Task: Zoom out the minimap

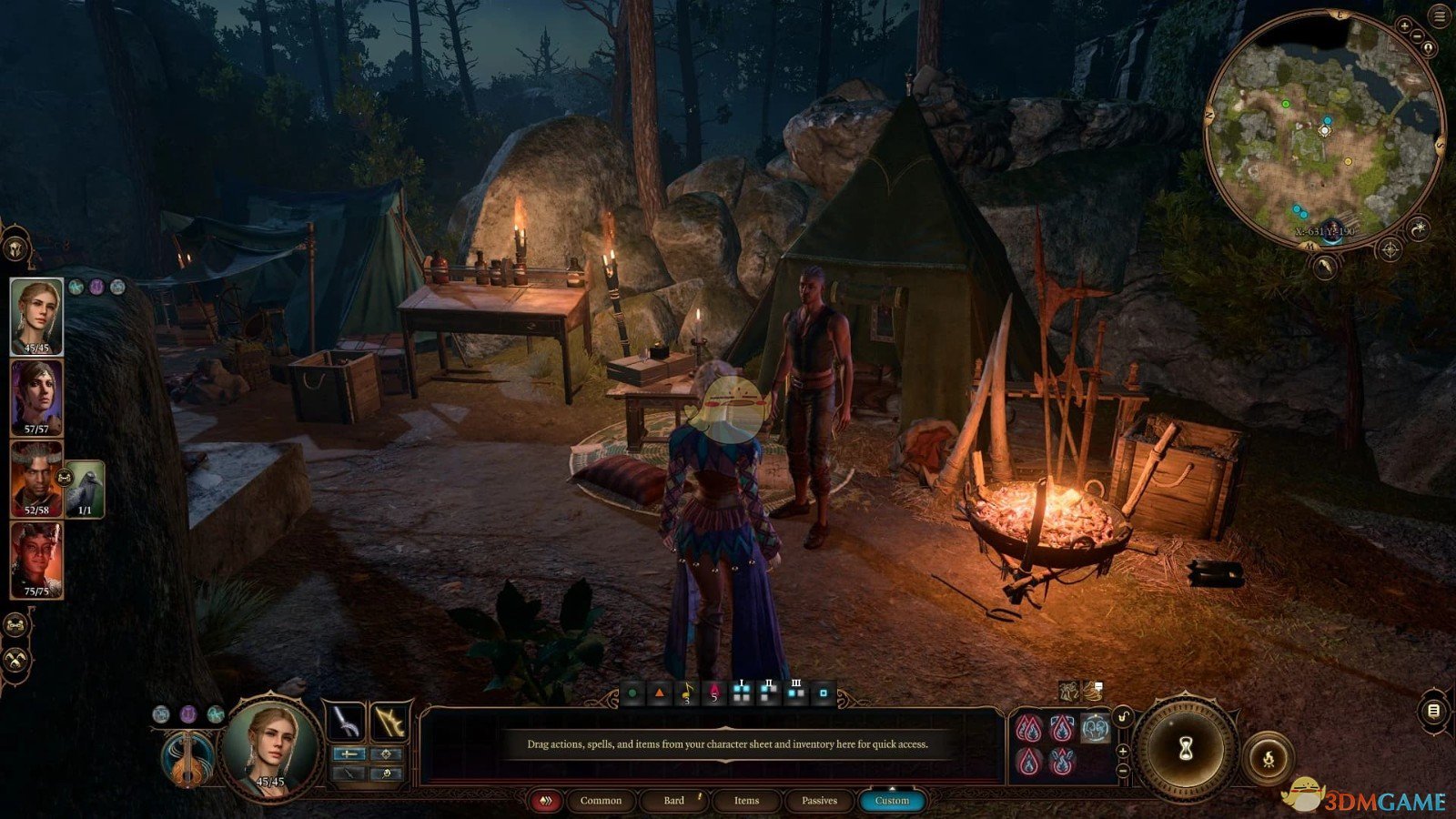Action: (x=1418, y=36)
